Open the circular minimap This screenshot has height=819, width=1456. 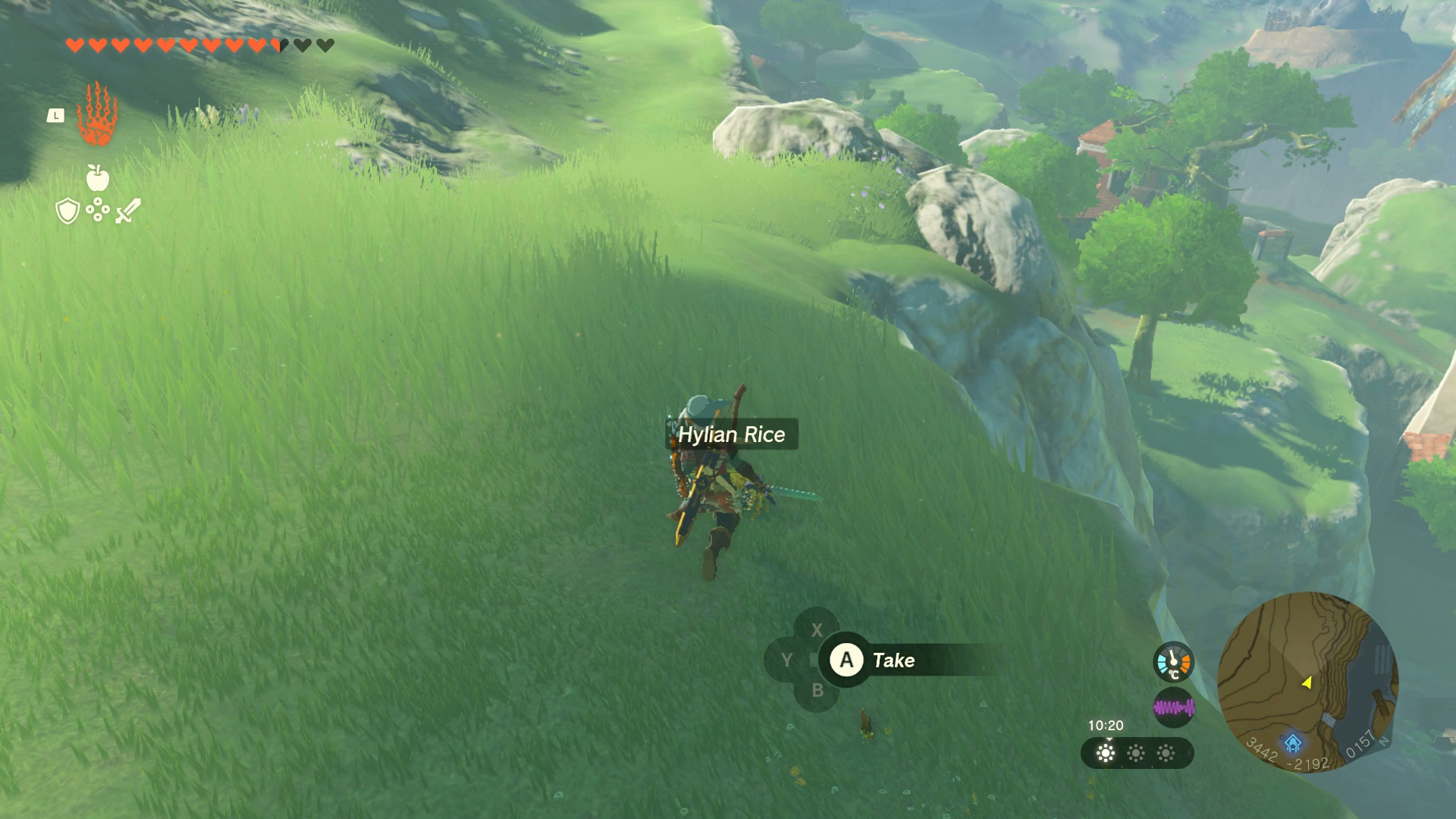pyautogui.click(x=1307, y=682)
